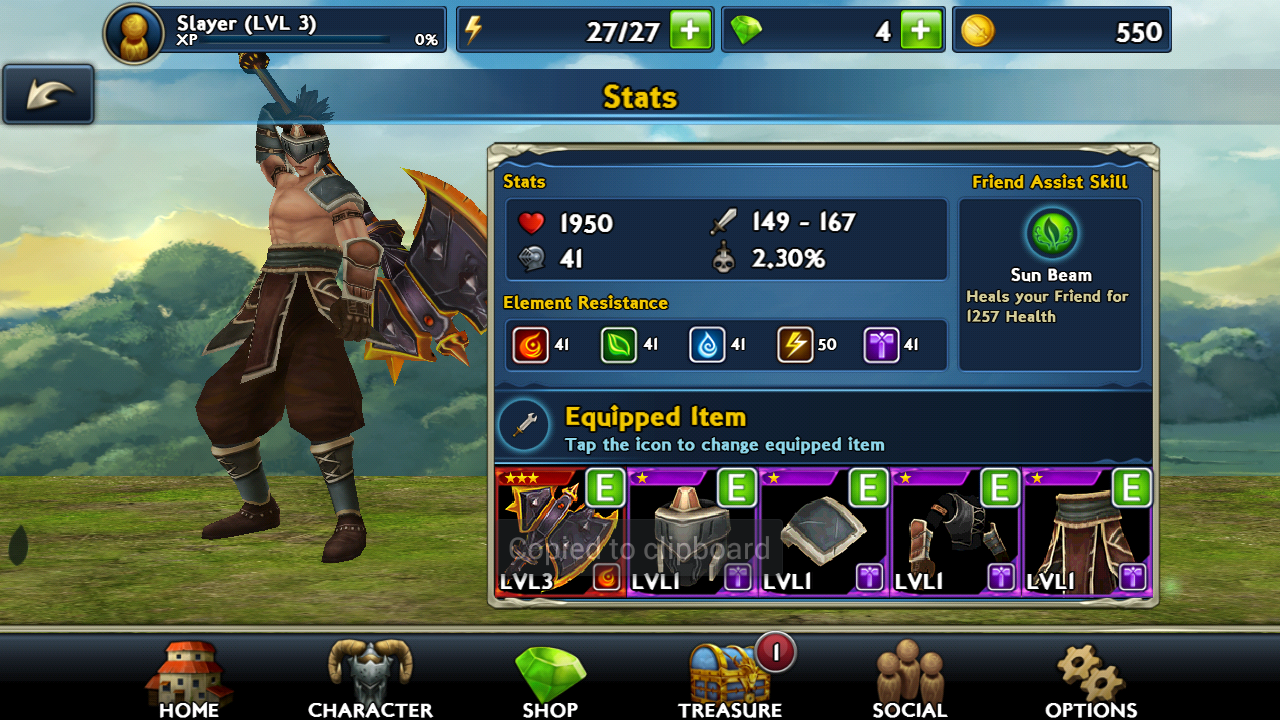Image resolution: width=1280 pixels, height=720 pixels.
Task: Add more energy with the plus button
Action: pos(690,31)
